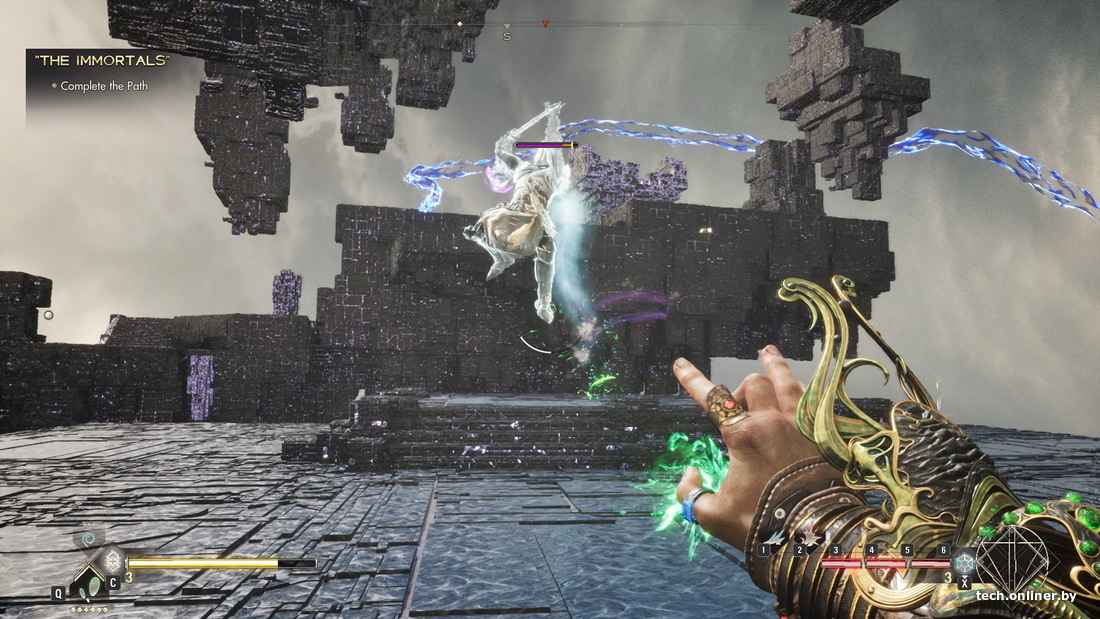Click the red enemy marker on the compass

[545, 23]
